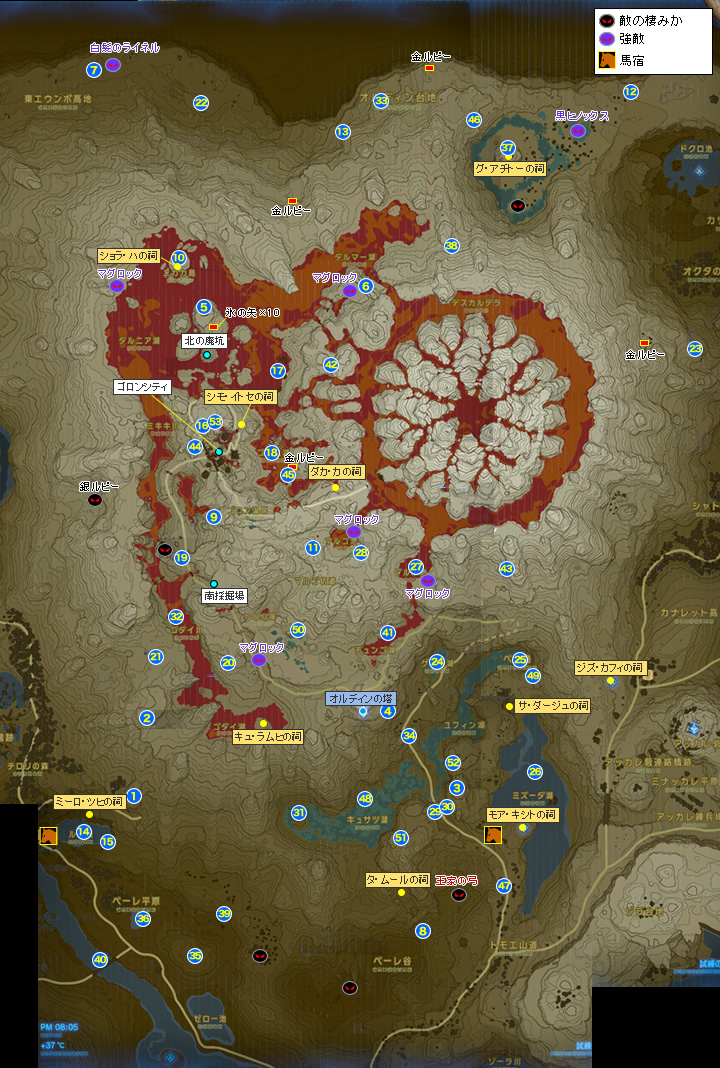Select numbered map marker 7
The height and width of the screenshot is (1068, 720).
click(94, 70)
